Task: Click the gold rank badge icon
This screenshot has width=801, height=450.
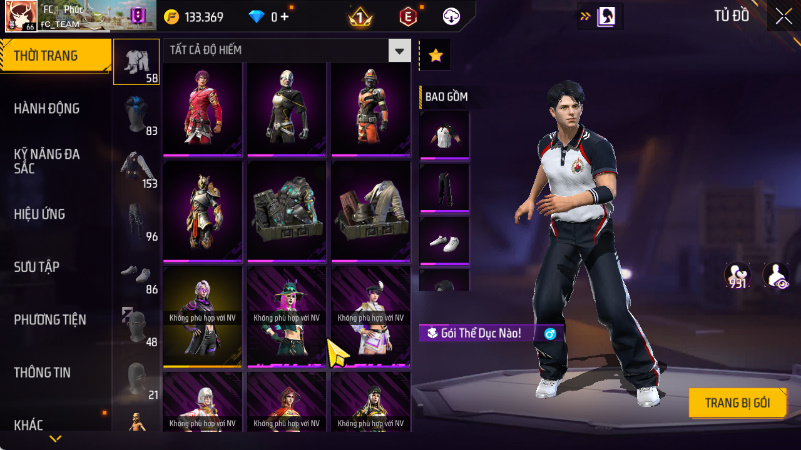Action: click(360, 17)
